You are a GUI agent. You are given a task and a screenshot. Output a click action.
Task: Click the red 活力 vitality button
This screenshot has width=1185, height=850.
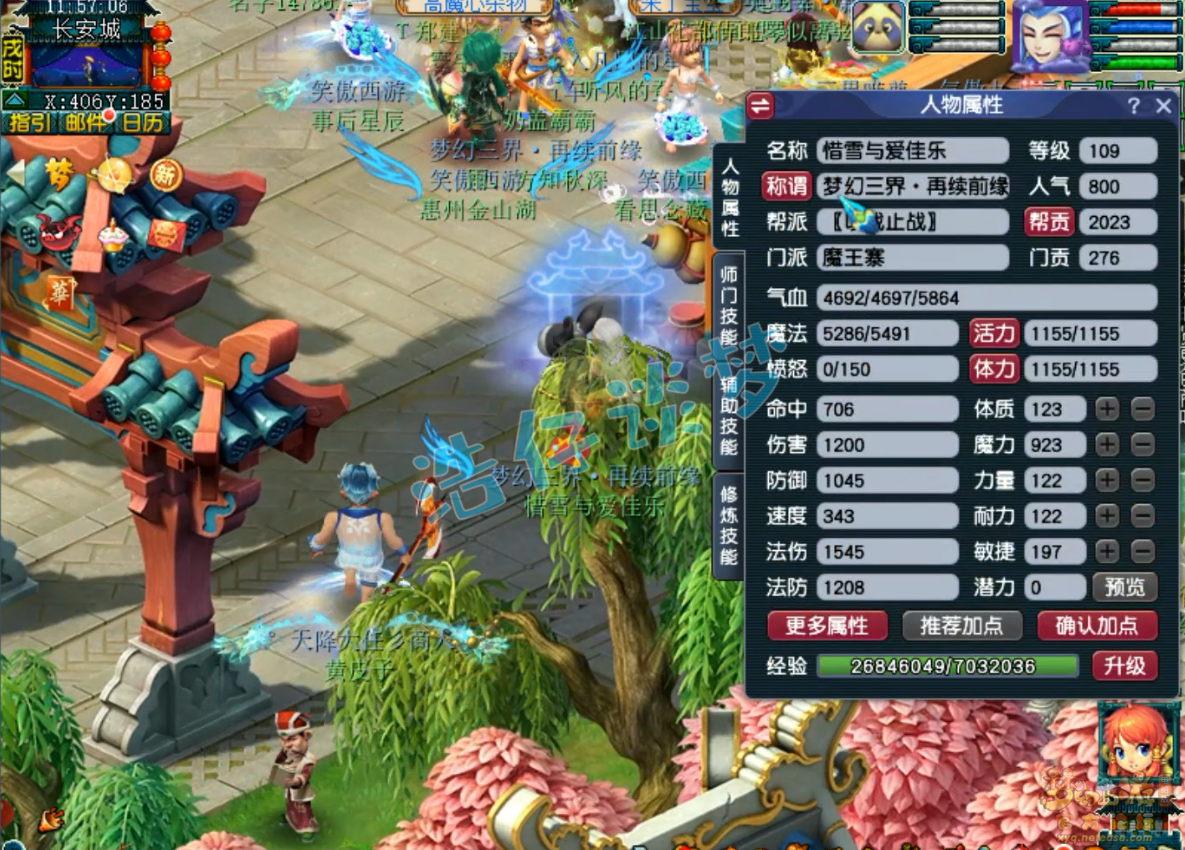pyautogui.click(x=993, y=333)
